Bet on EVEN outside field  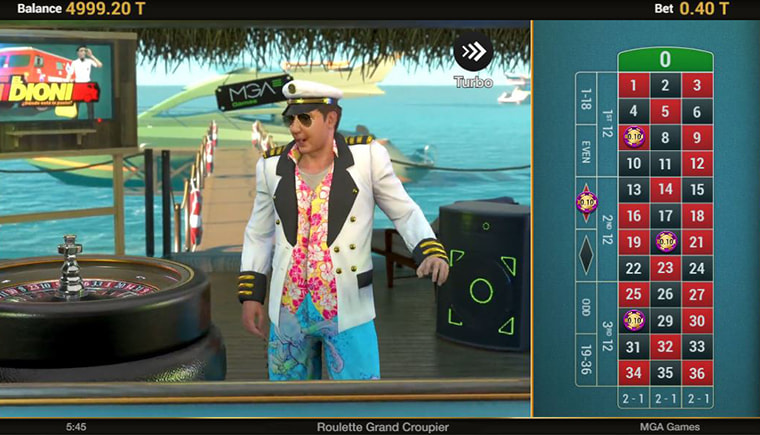tap(586, 150)
